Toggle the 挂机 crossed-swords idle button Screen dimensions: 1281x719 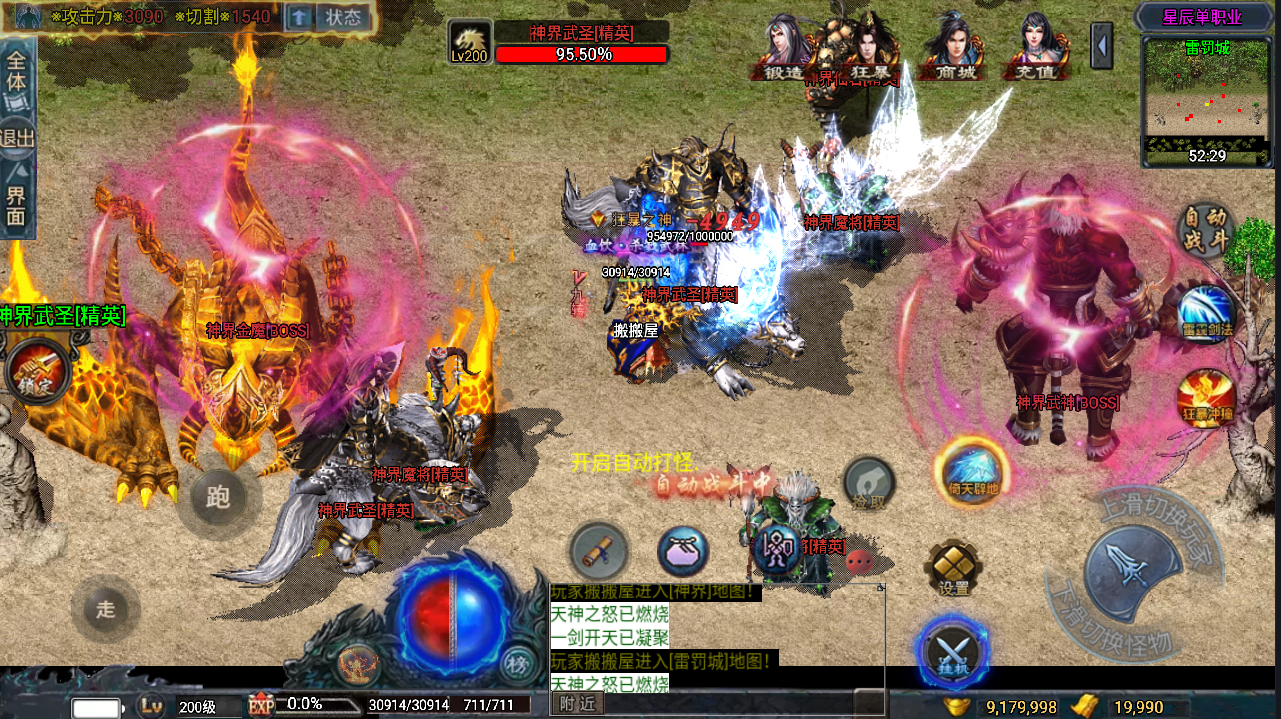click(952, 651)
